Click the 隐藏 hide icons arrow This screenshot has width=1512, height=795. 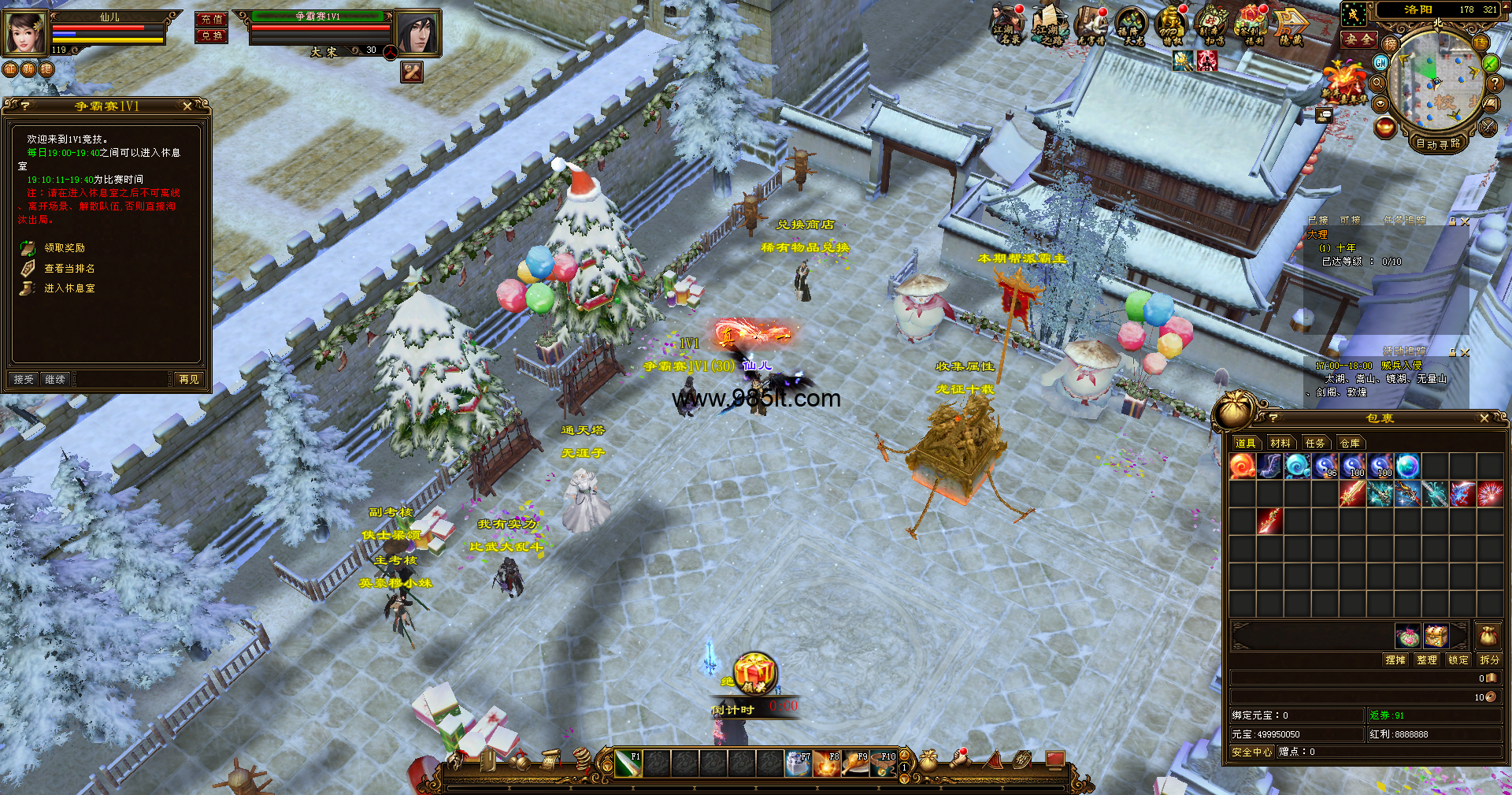[x=1291, y=26]
